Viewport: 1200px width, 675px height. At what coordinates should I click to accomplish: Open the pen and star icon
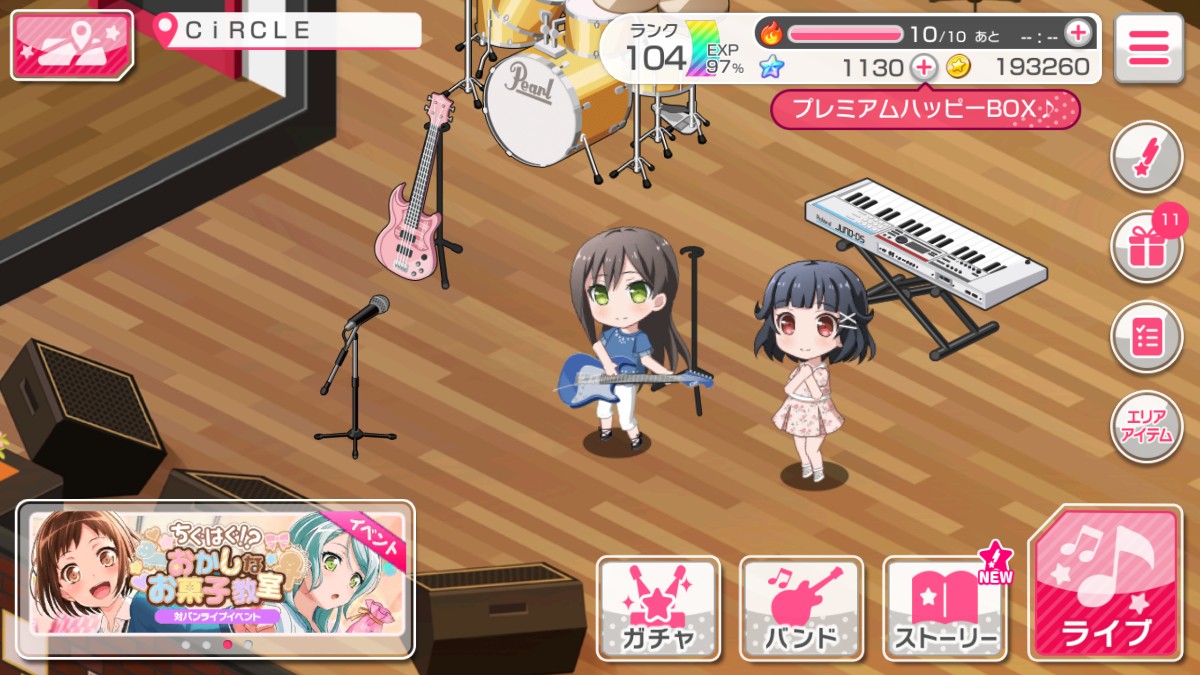1146,157
